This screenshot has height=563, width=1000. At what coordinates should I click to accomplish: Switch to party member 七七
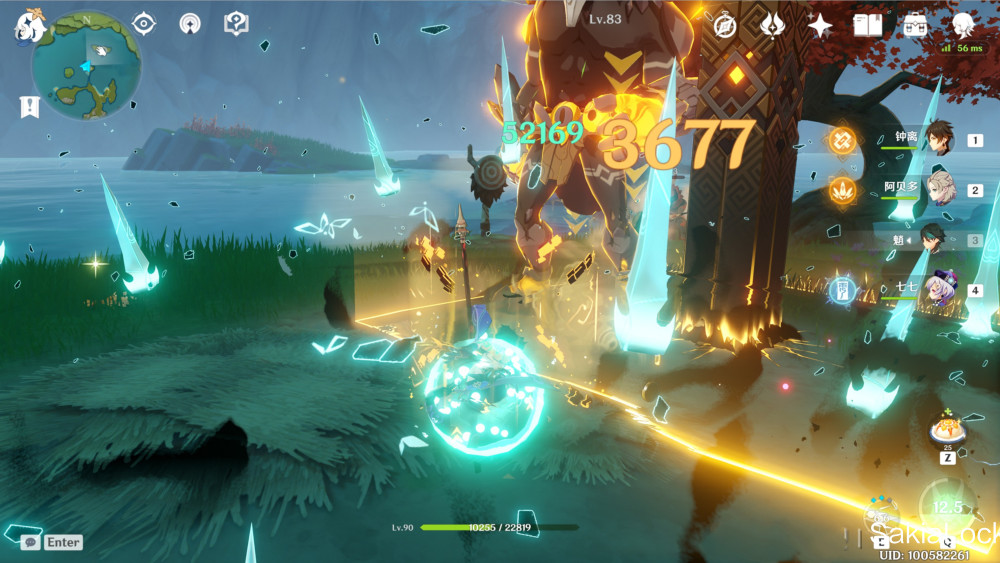[940, 290]
